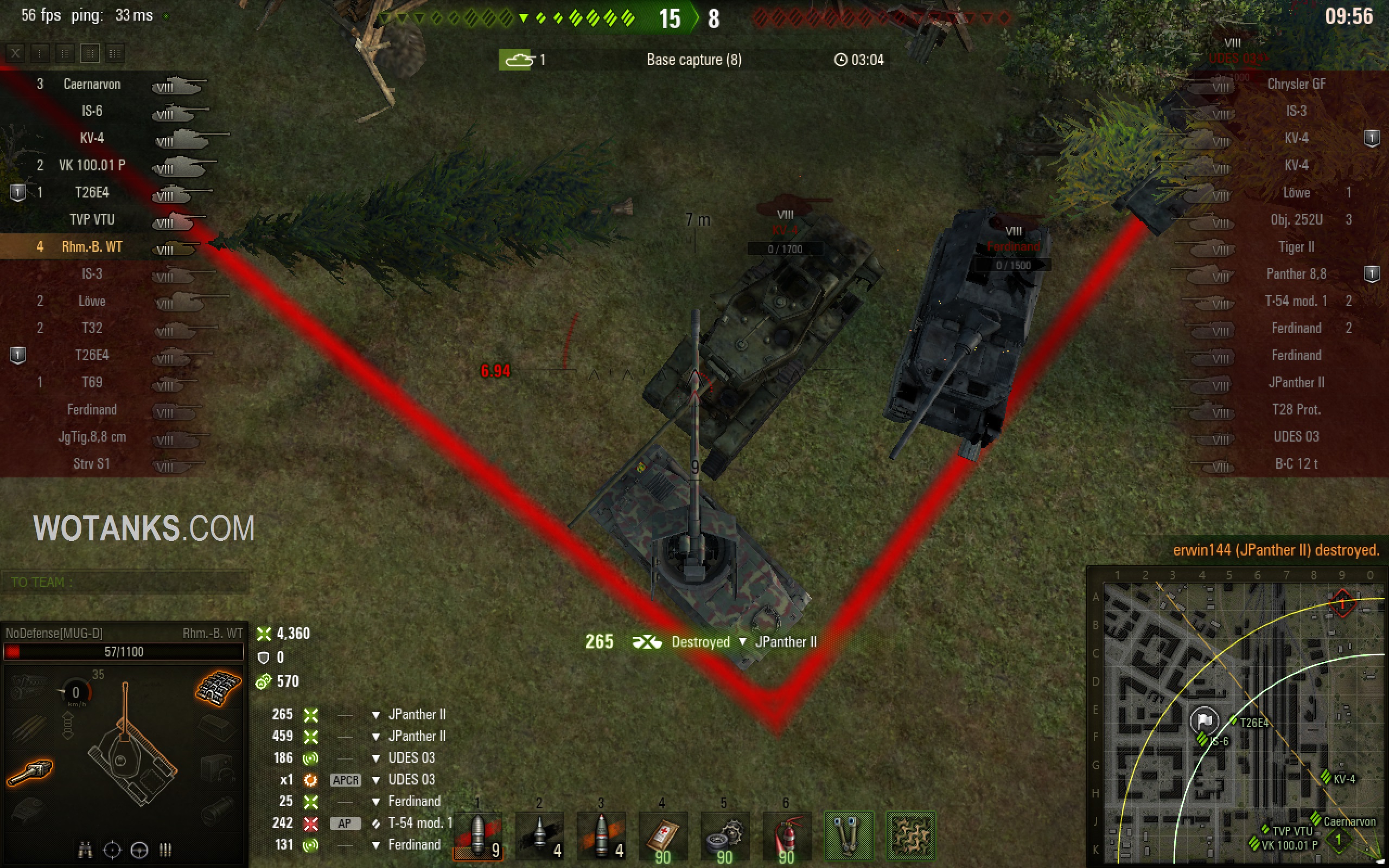Select the T-54 mod. 1 damage log entry
The height and width of the screenshot is (868, 1389).
419,823
